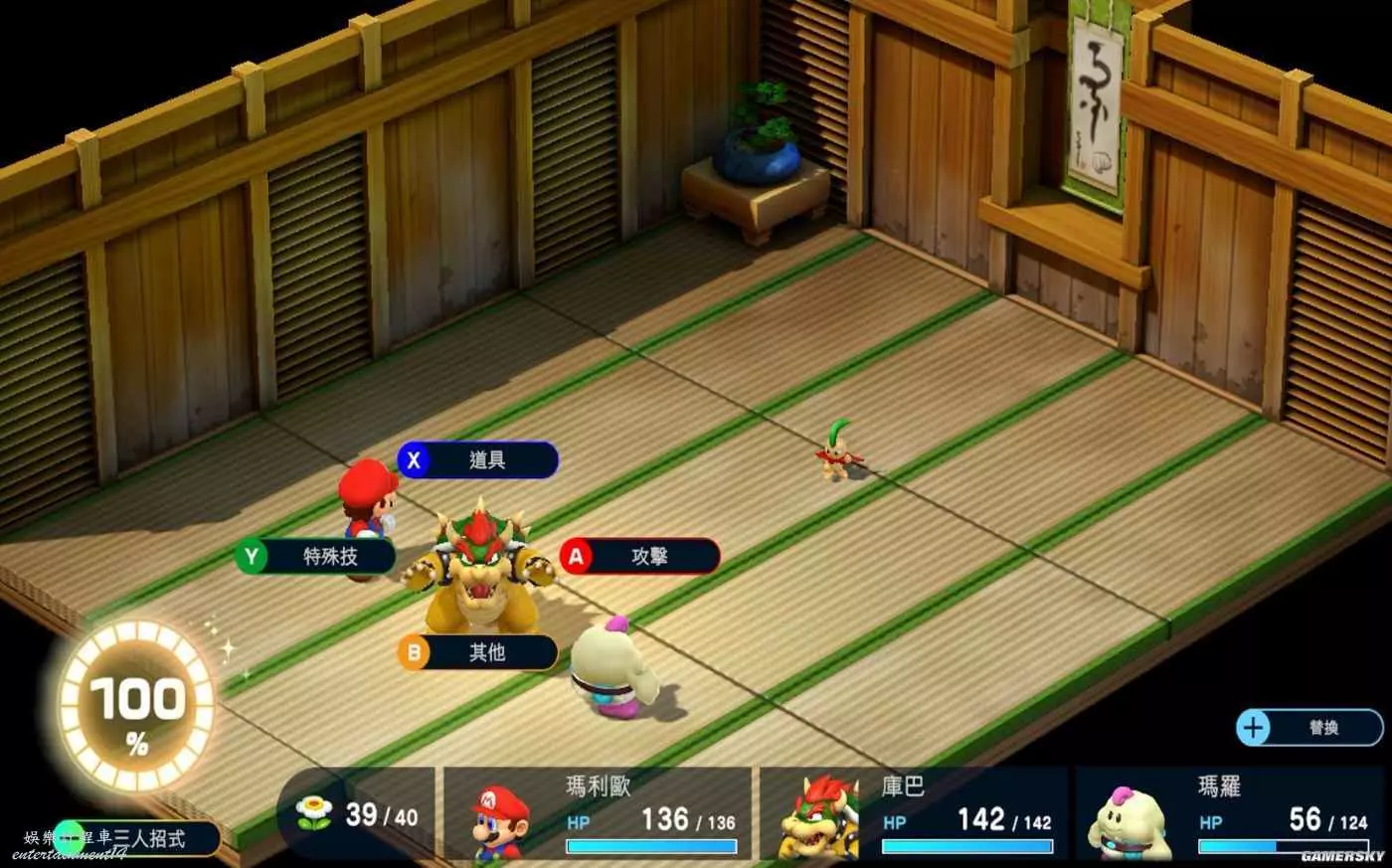This screenshot has width=1392, height=868.
Task: Select the 瑪利歐 (Mario) party status panel
Action: pyautogui.click(x=597, y=814)
